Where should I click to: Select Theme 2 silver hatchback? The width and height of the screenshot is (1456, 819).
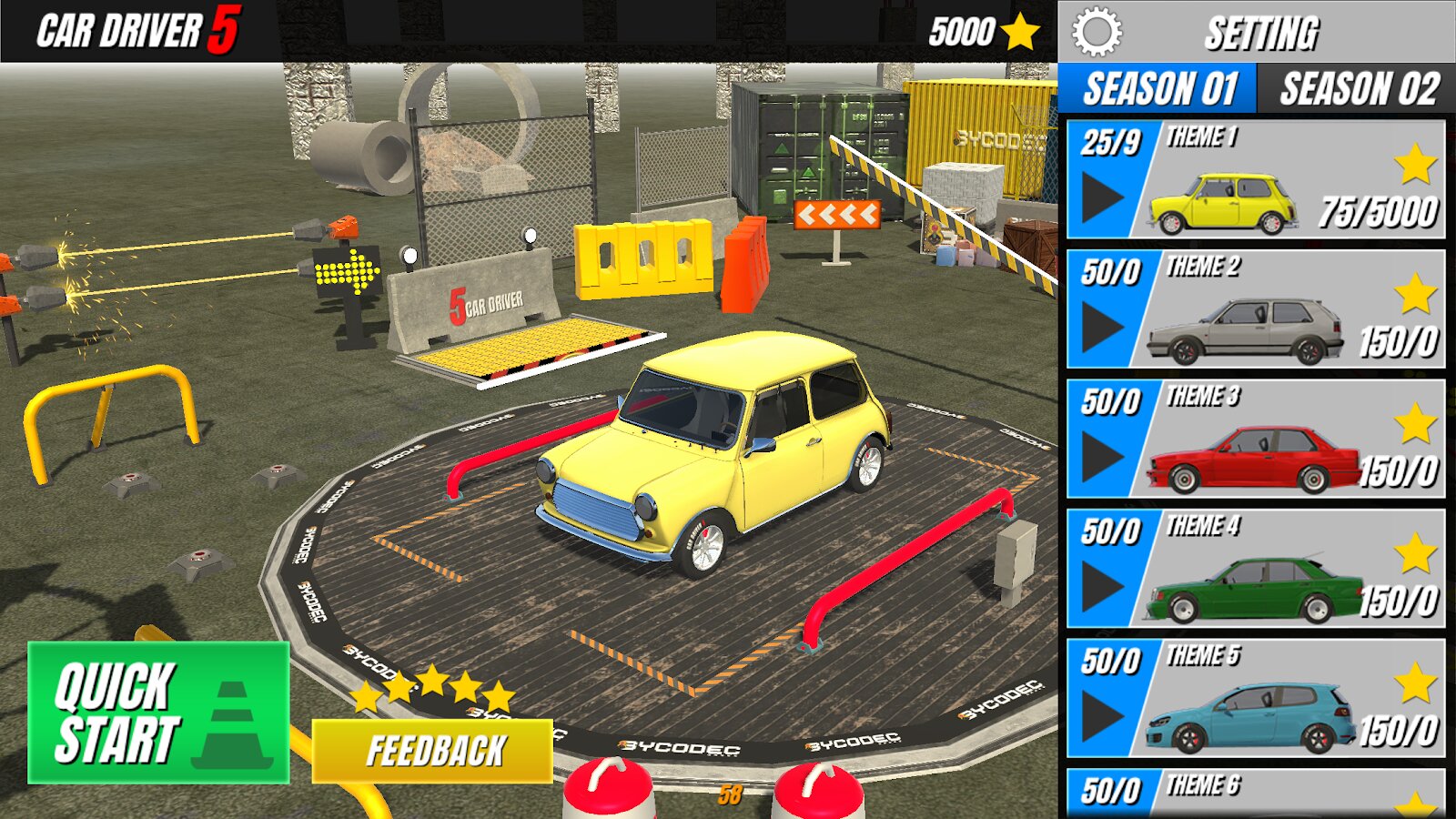point(1245,332)
